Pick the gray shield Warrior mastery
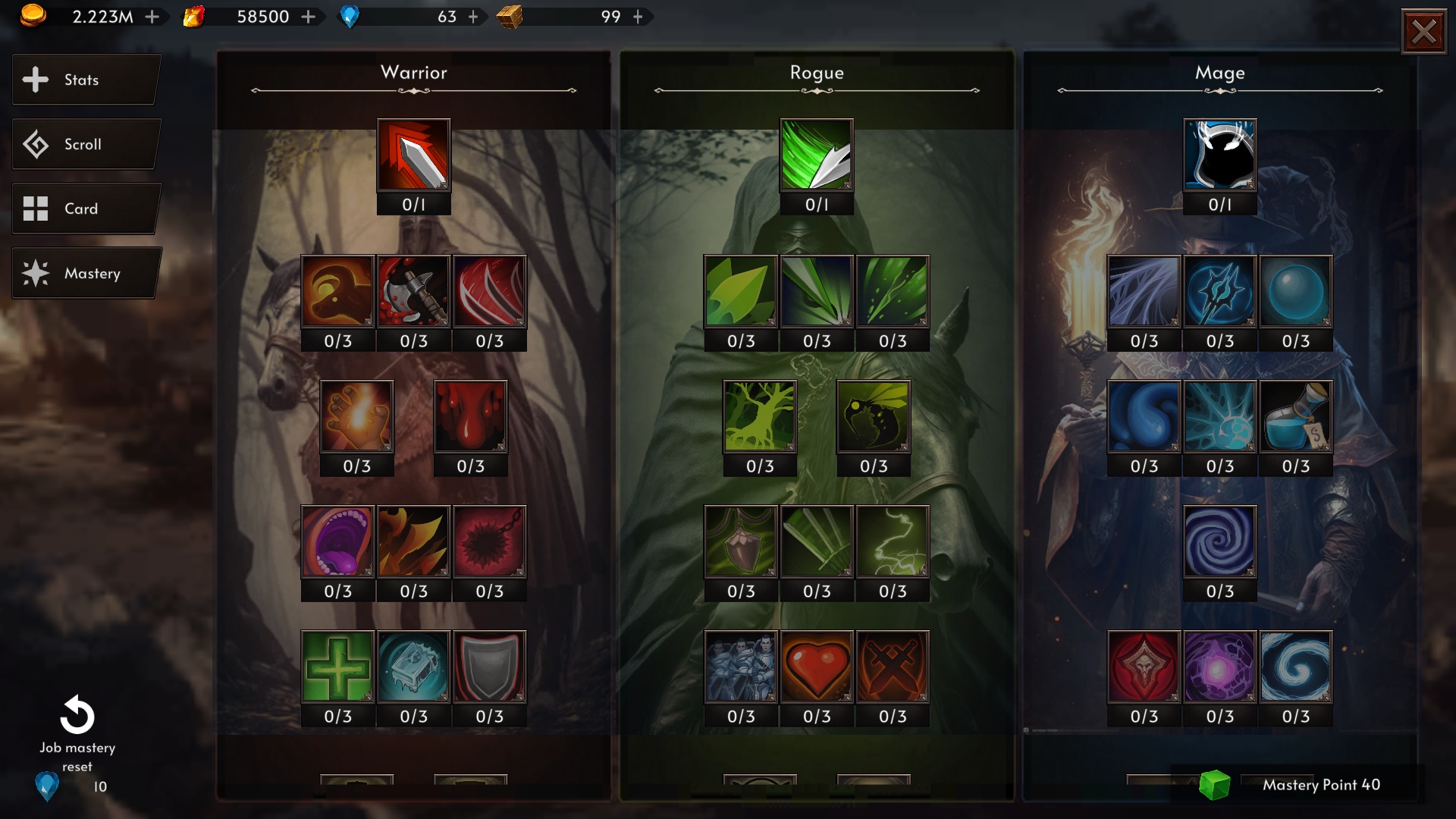 pyautogui.click(x=489, y=667)
